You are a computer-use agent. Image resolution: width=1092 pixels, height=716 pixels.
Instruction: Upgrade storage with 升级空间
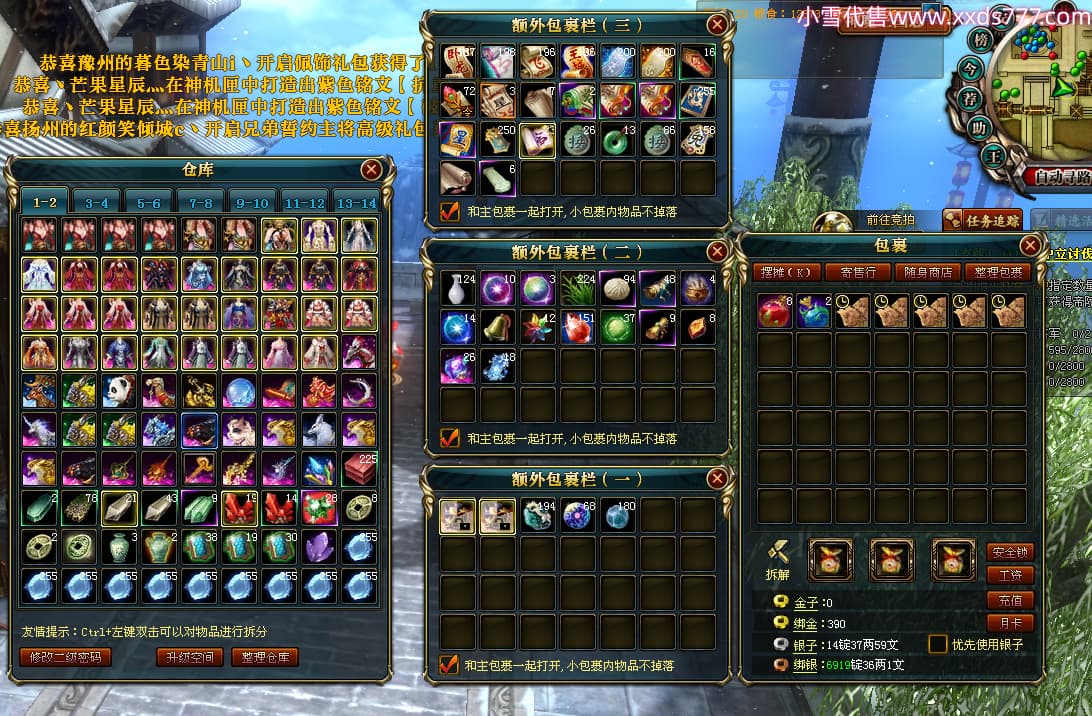(x=189, y=657)
